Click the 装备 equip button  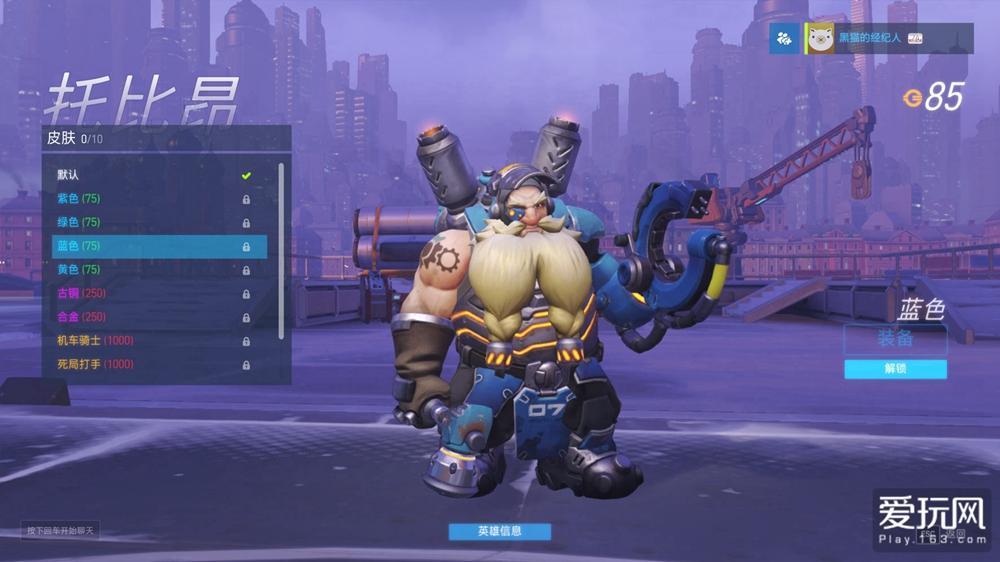point(895,339)
